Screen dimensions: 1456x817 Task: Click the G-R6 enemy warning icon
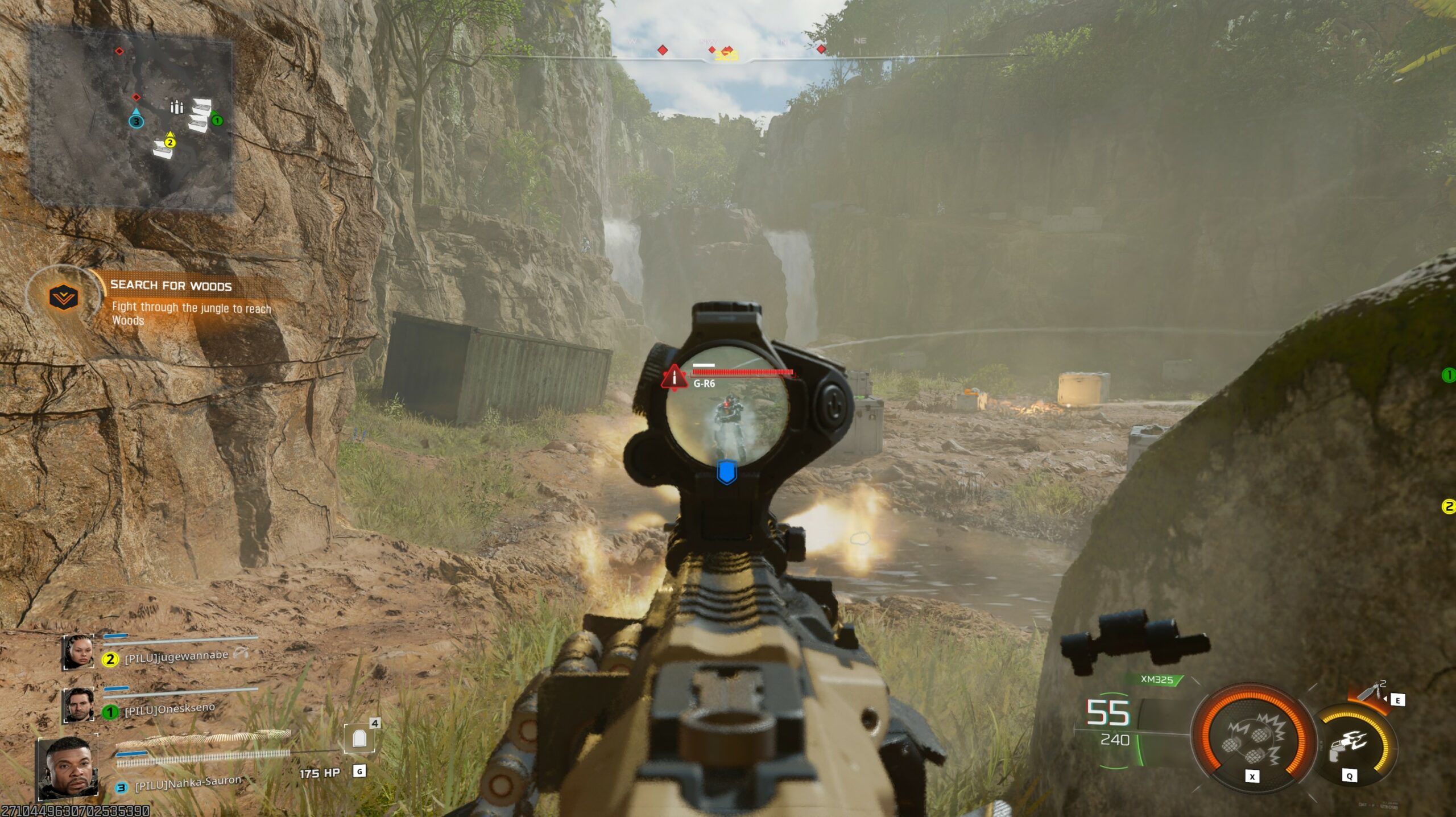(x=674, y=377)
